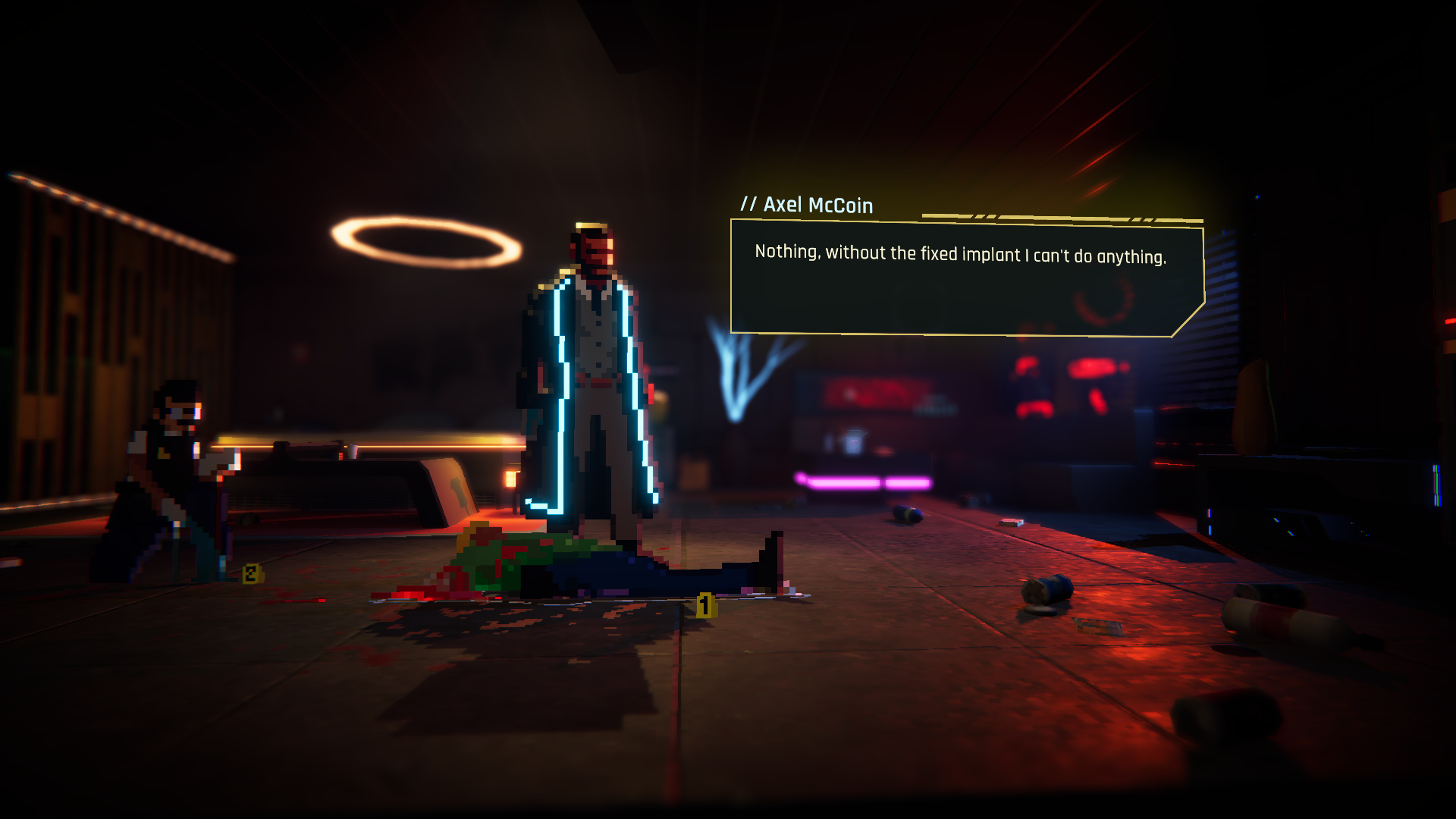Select the bottle lying near the right wall
The image size is (1456, 819).
(1282, 622)
